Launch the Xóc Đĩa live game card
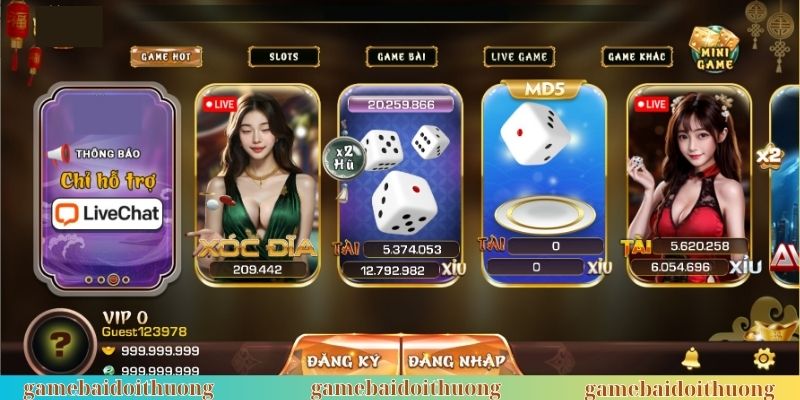The height and width of the screenshot is (400, 800). 258,185
